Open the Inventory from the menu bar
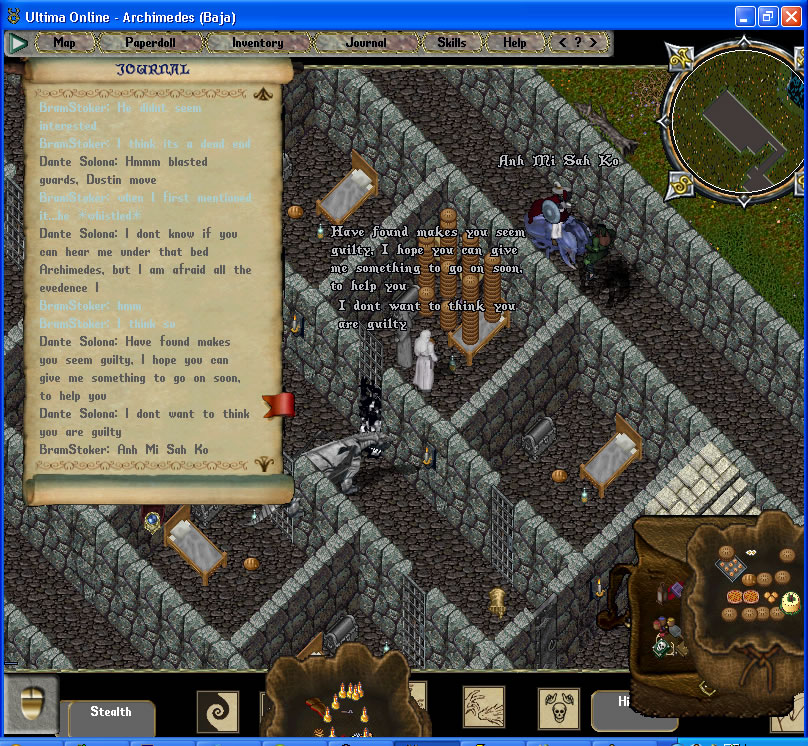This screenshot has width=808, height=746. click(257, 43)
